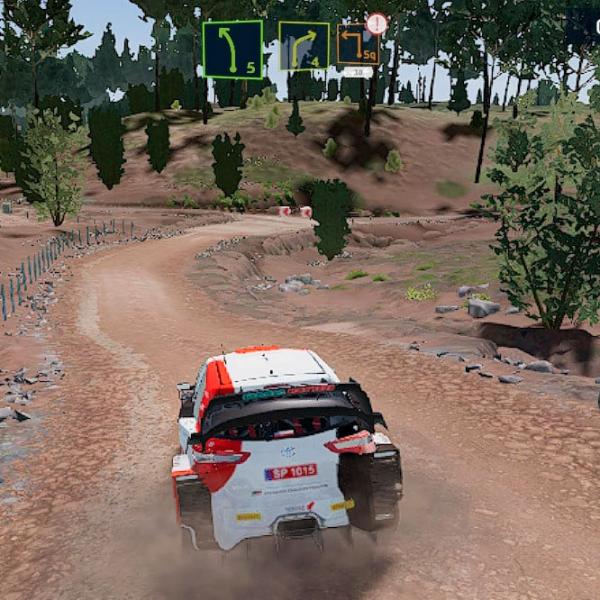The width and height of the screenshot is (600, 600).
Task: Choose the orange square left pace note
Action: tap(356, 47)
